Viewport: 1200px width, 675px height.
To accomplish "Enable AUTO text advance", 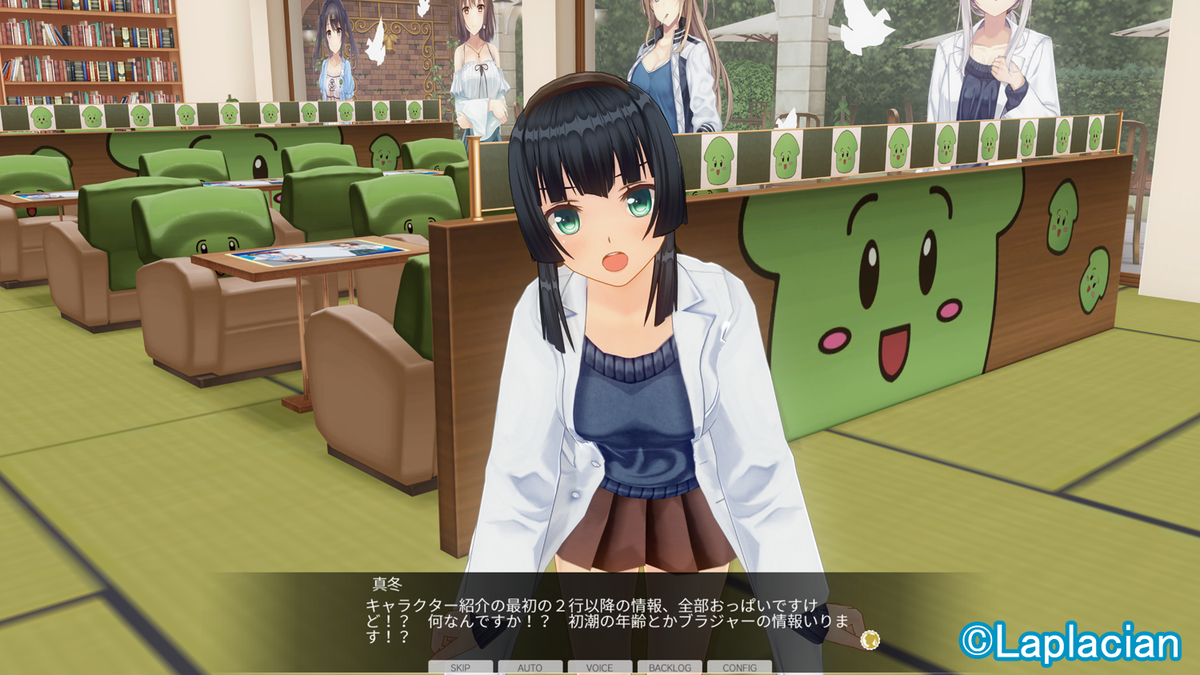I will [530, 667].
